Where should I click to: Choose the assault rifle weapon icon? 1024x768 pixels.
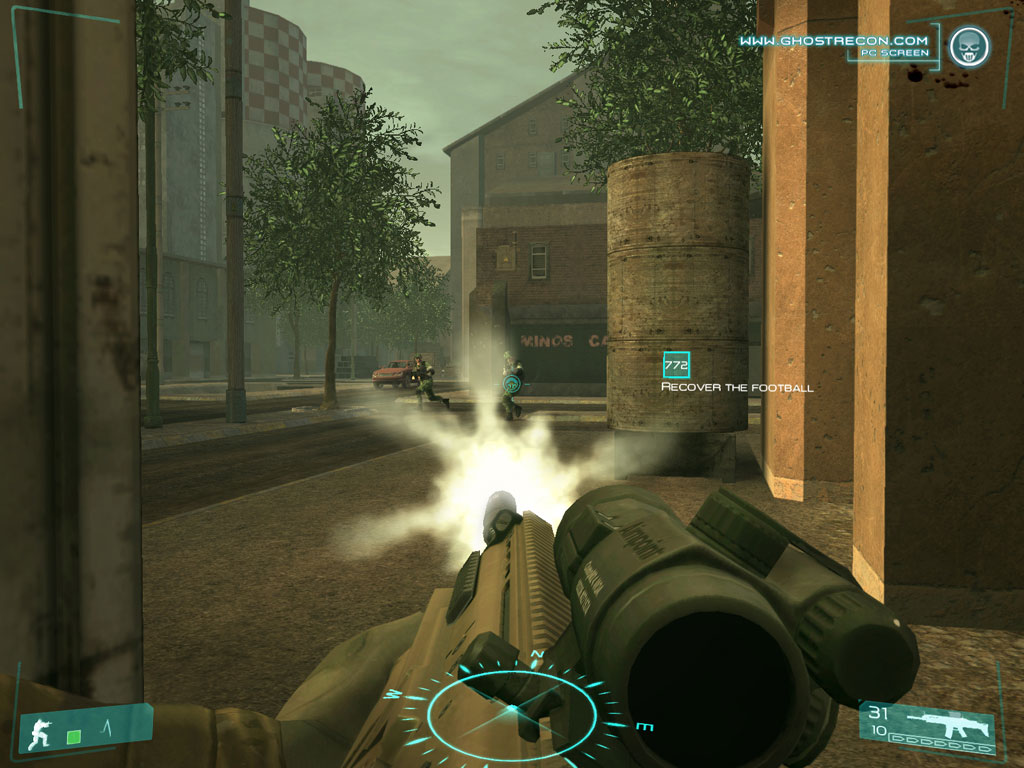click(944, 722)
